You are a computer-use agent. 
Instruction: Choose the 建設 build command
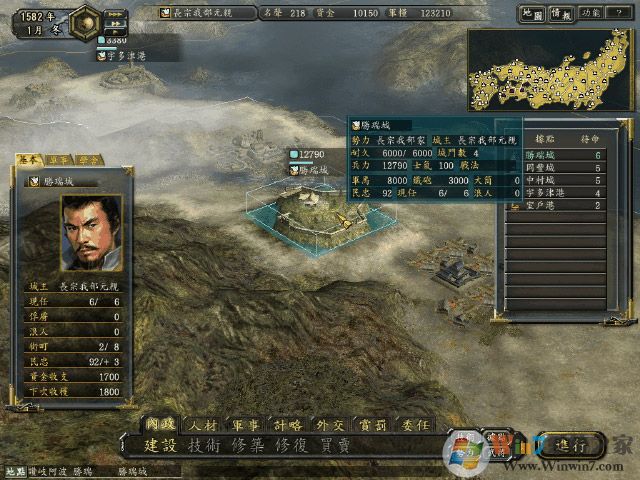(x=160, y=445)
